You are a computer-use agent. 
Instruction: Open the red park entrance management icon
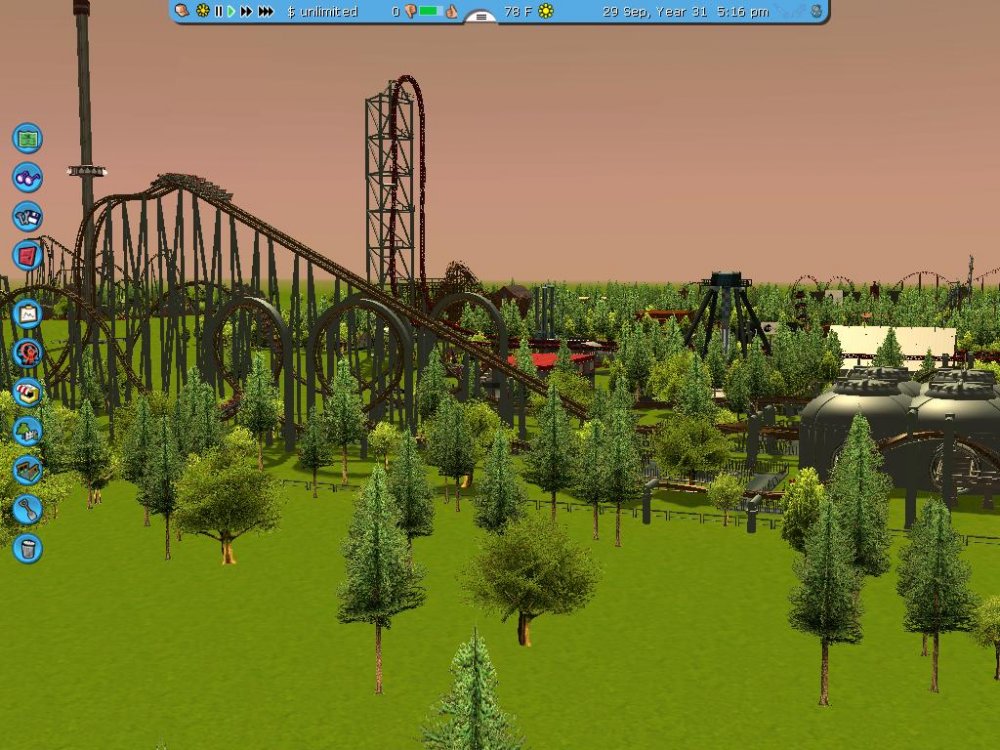point(27,255)
